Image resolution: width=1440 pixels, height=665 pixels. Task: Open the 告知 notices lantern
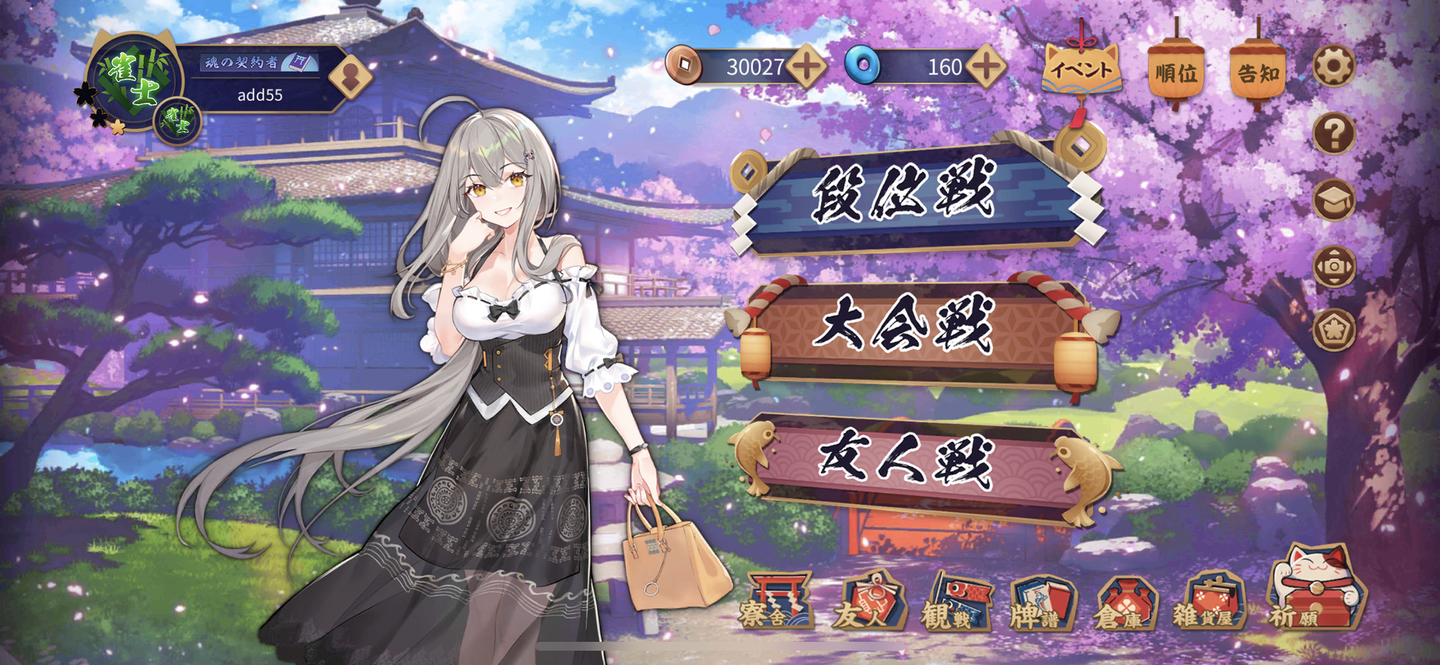point(1257,72)
